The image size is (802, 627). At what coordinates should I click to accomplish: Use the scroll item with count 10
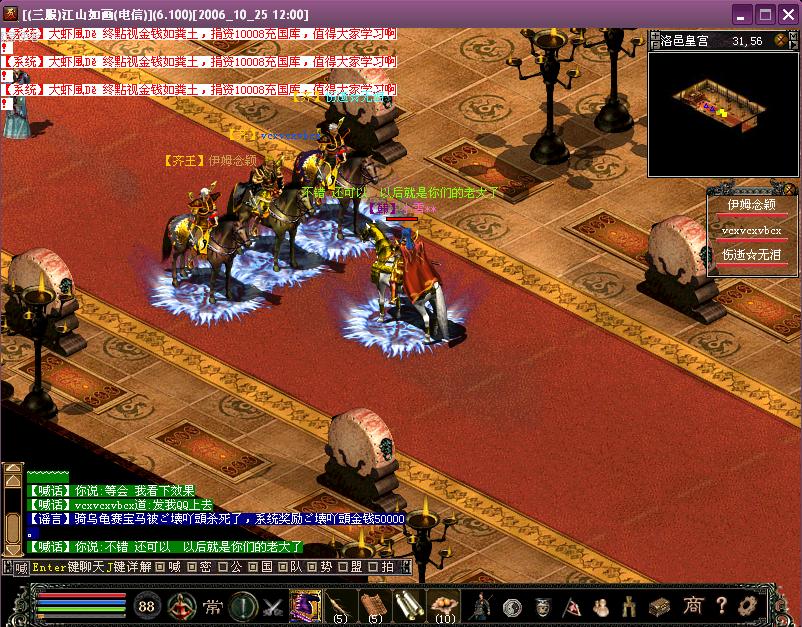[442, 604]
